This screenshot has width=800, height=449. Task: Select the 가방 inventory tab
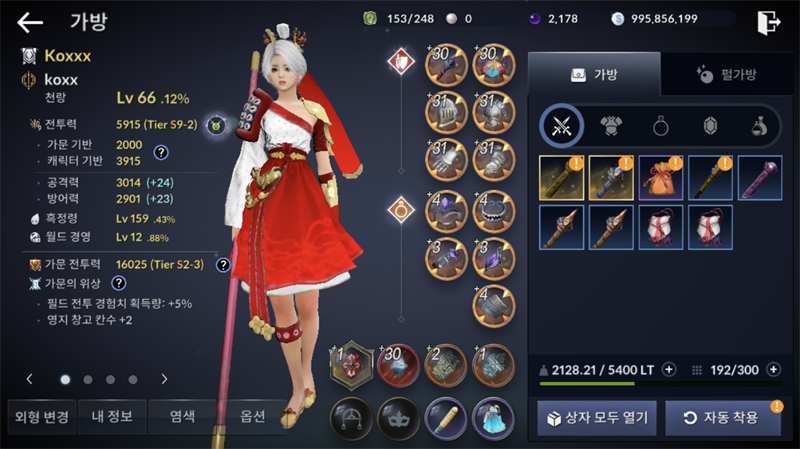coord(593,74)
